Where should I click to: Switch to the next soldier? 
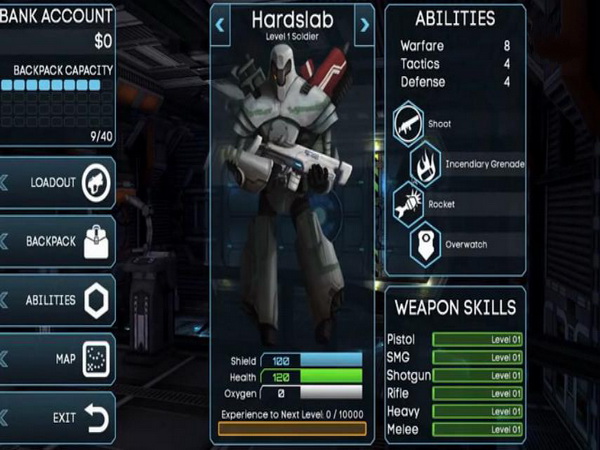point(364,24)
